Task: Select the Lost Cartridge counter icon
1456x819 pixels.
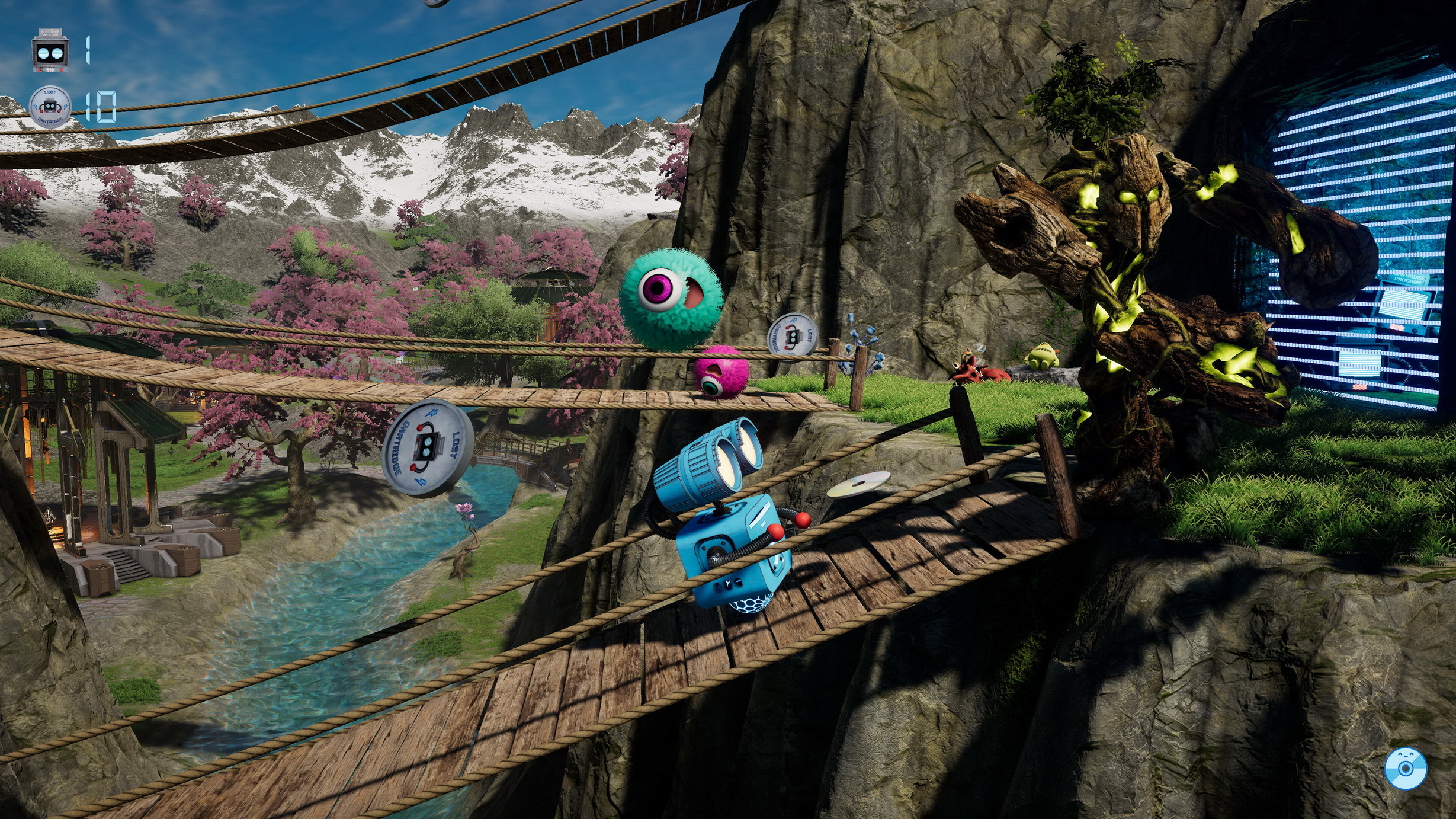Action: point(50,107)
